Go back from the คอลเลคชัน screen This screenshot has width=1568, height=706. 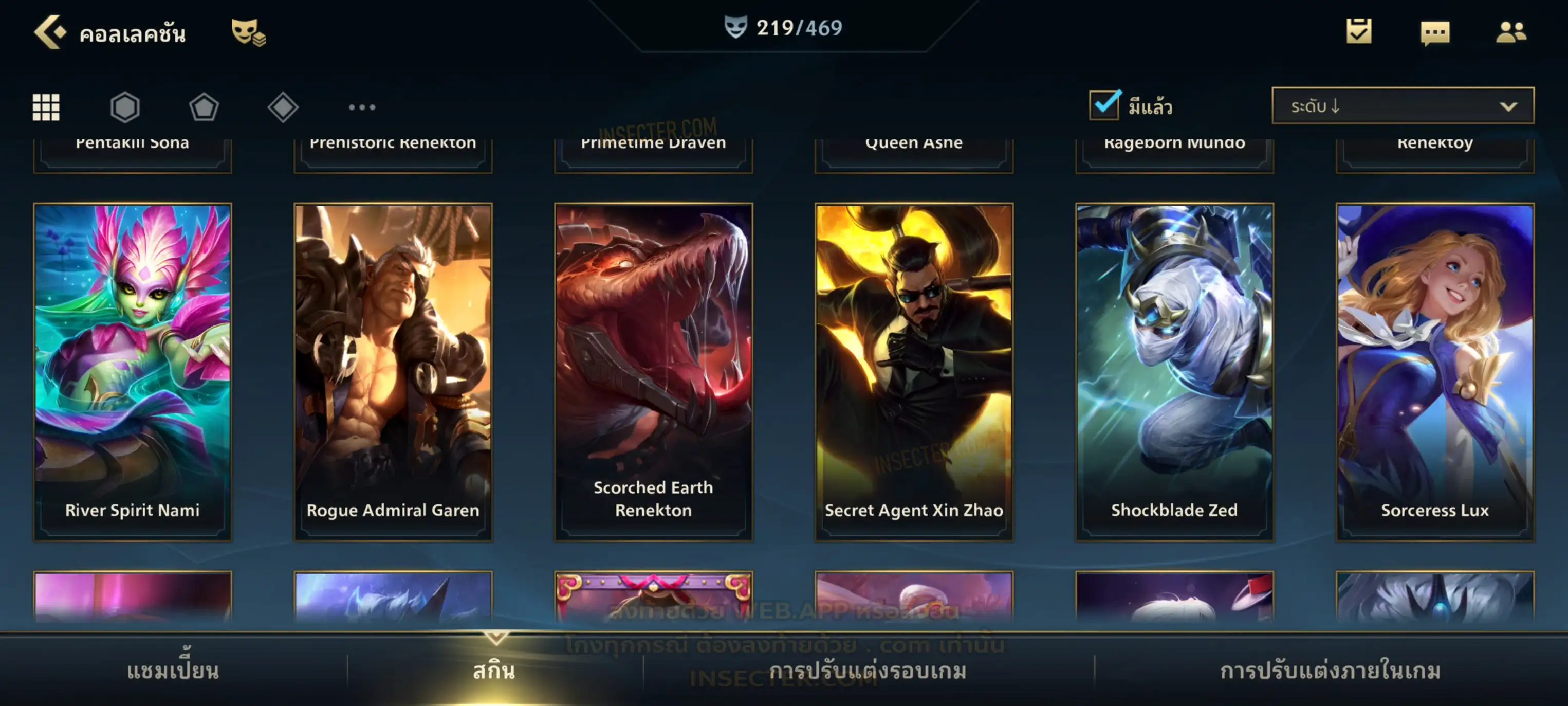click(x=49, y=32)
